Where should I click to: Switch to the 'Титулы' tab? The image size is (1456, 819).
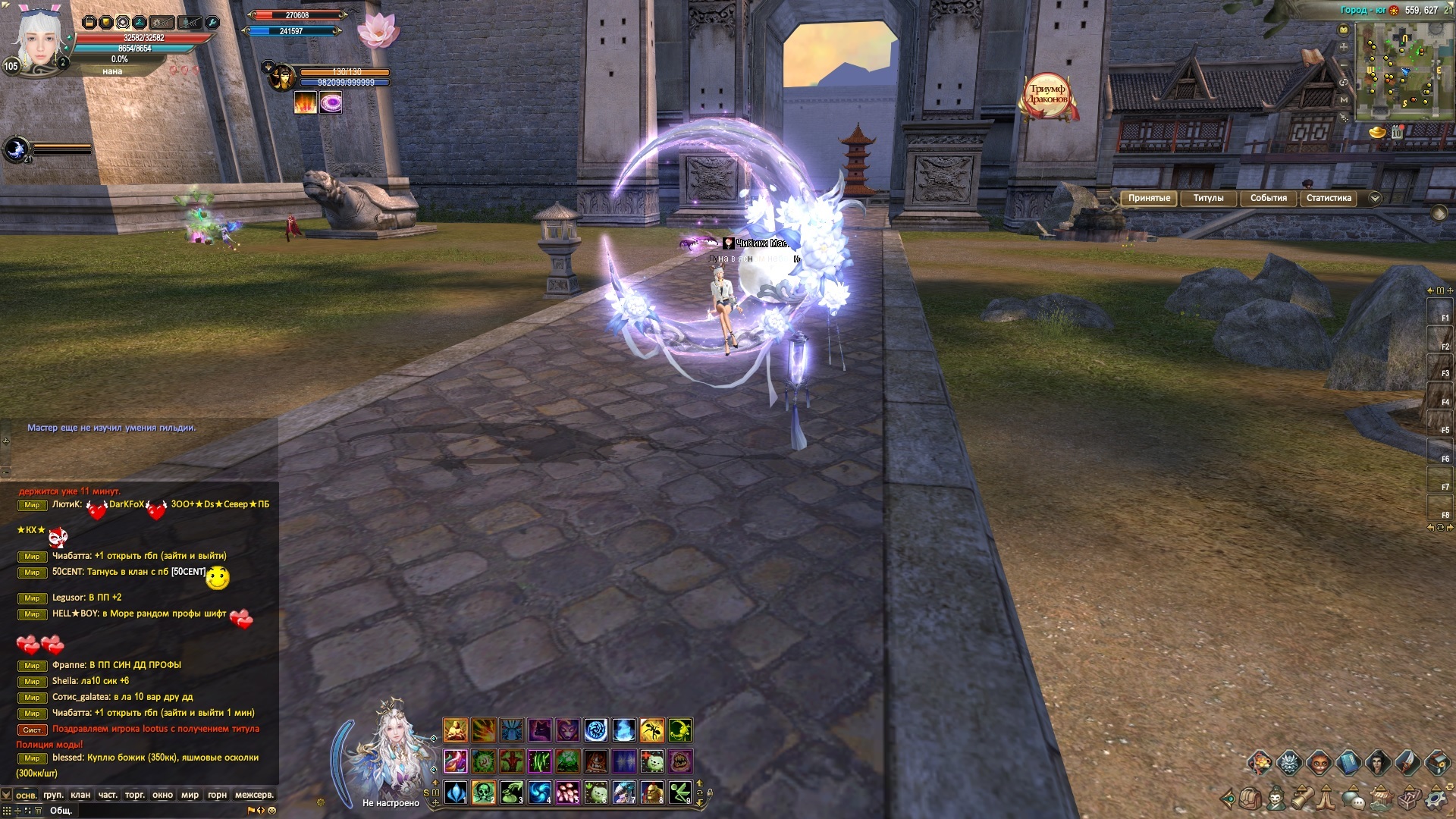[1208, 198]
